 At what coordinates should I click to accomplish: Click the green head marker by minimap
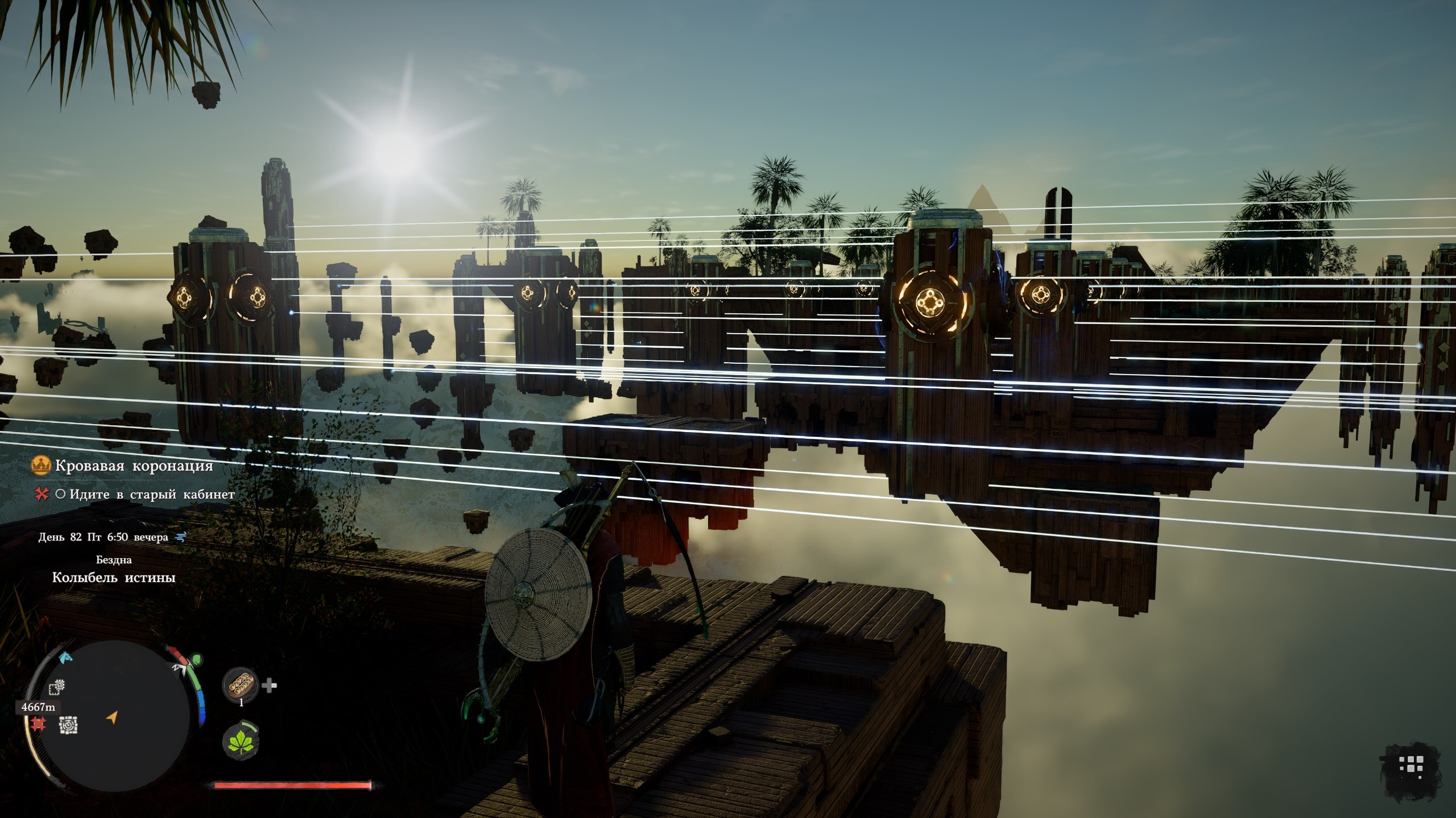click(x=196, y=660)
